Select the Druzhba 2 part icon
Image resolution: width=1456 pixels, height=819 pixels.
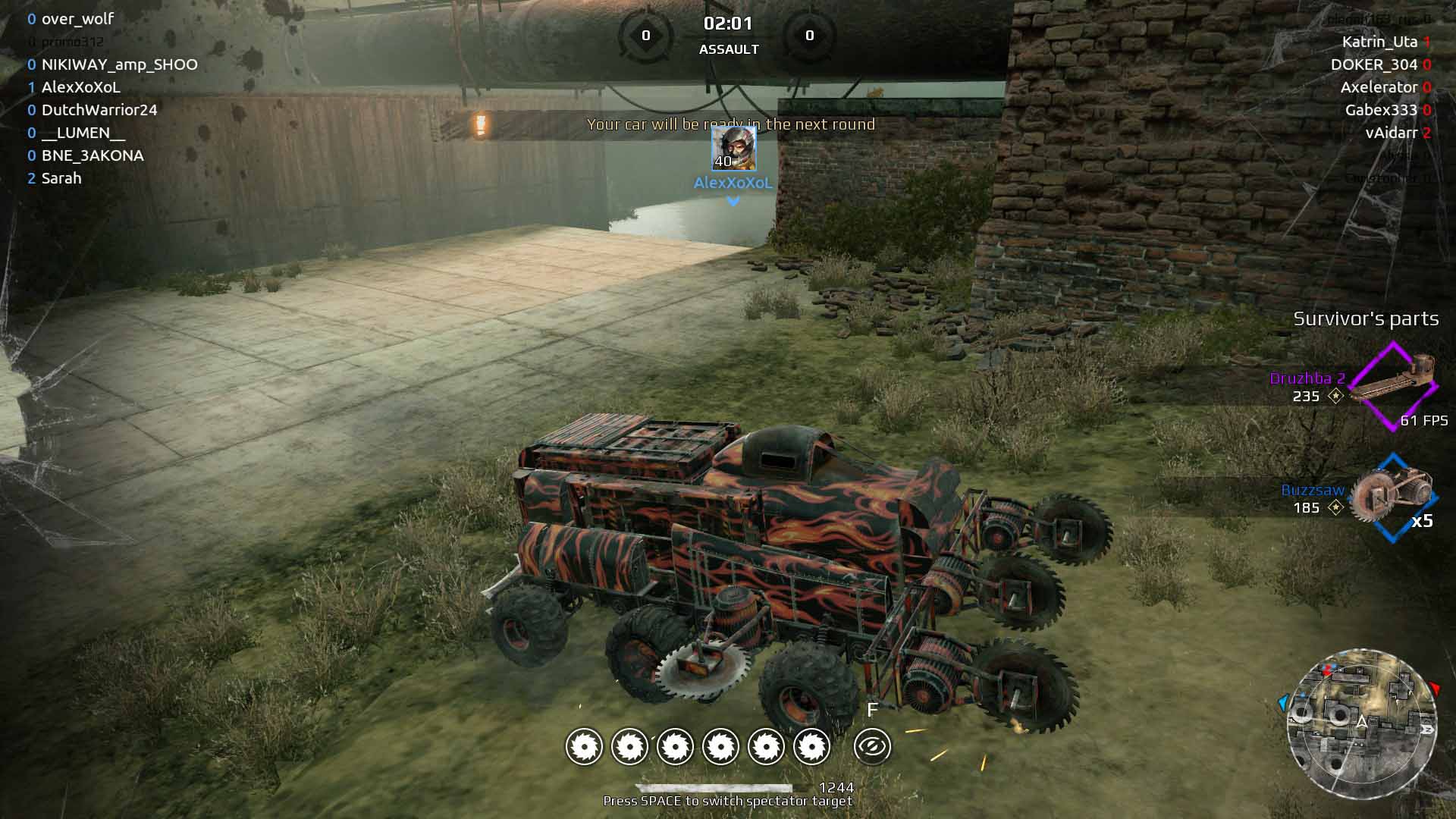point(1393,386)
